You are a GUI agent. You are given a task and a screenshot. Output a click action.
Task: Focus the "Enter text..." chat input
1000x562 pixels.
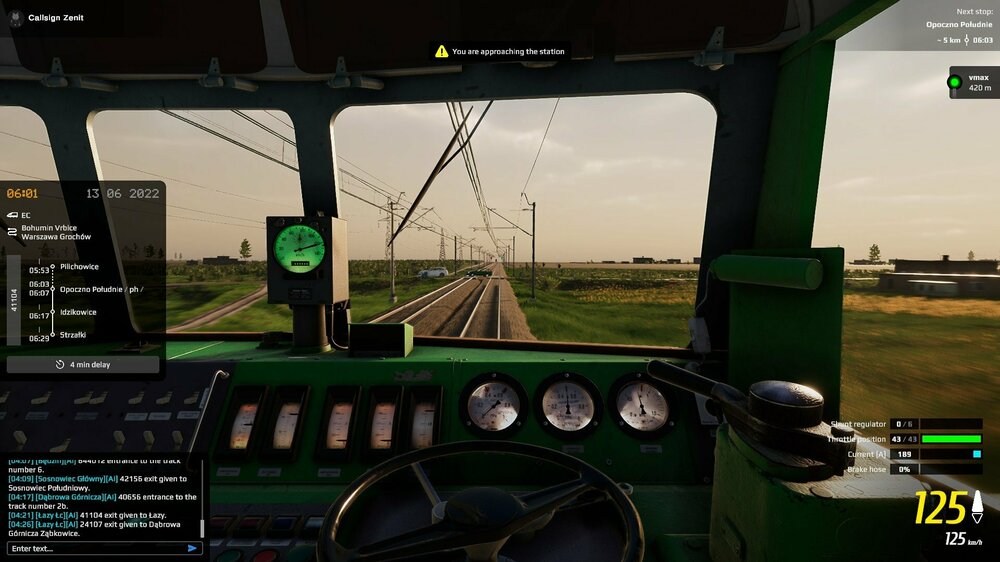(x=95, y=548)
